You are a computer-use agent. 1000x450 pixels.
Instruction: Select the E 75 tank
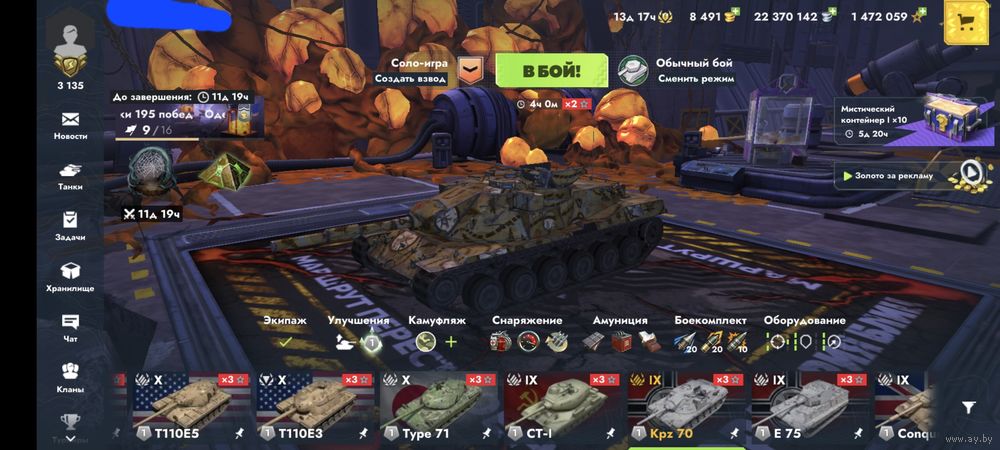[x=807, y=407]
